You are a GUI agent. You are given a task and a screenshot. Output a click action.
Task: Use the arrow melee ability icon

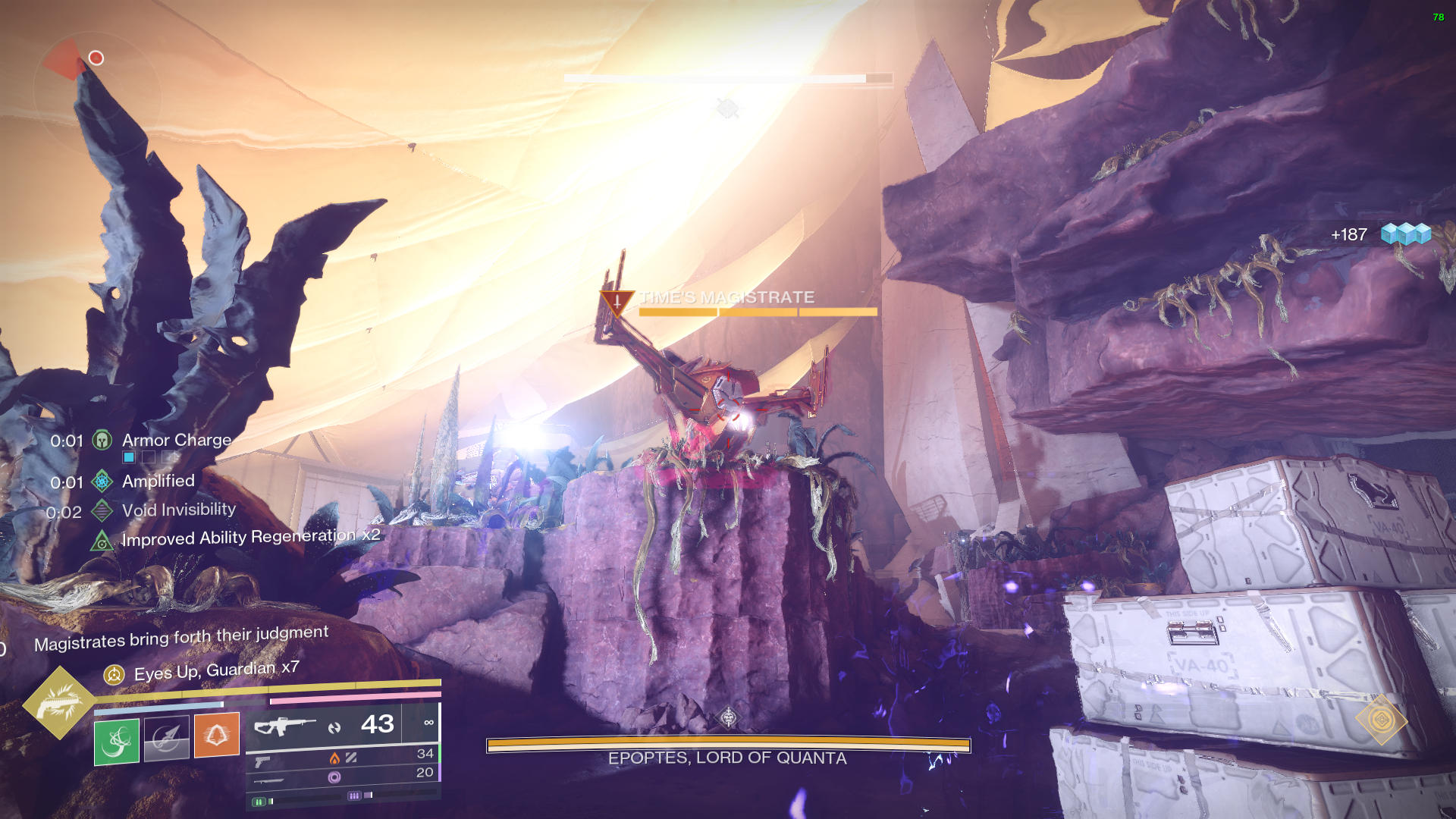(166, 737)
